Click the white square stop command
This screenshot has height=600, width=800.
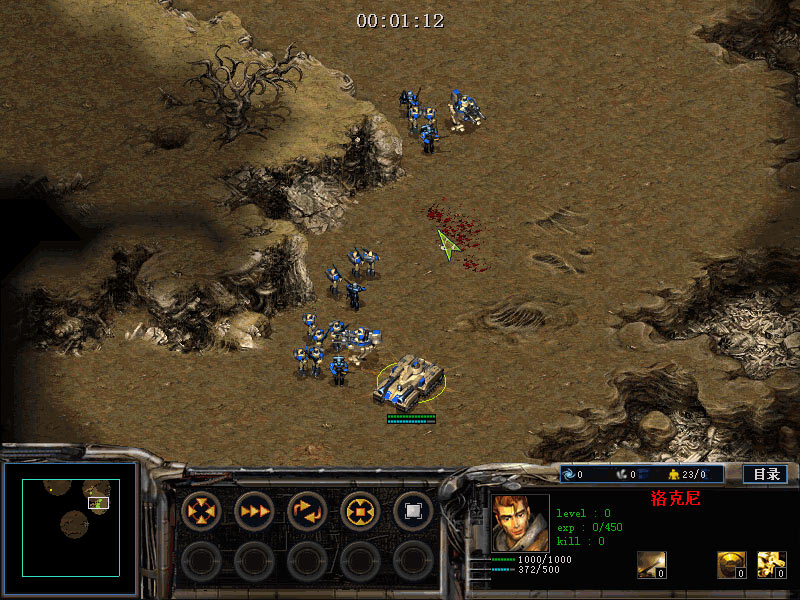(x=412, y=511)
